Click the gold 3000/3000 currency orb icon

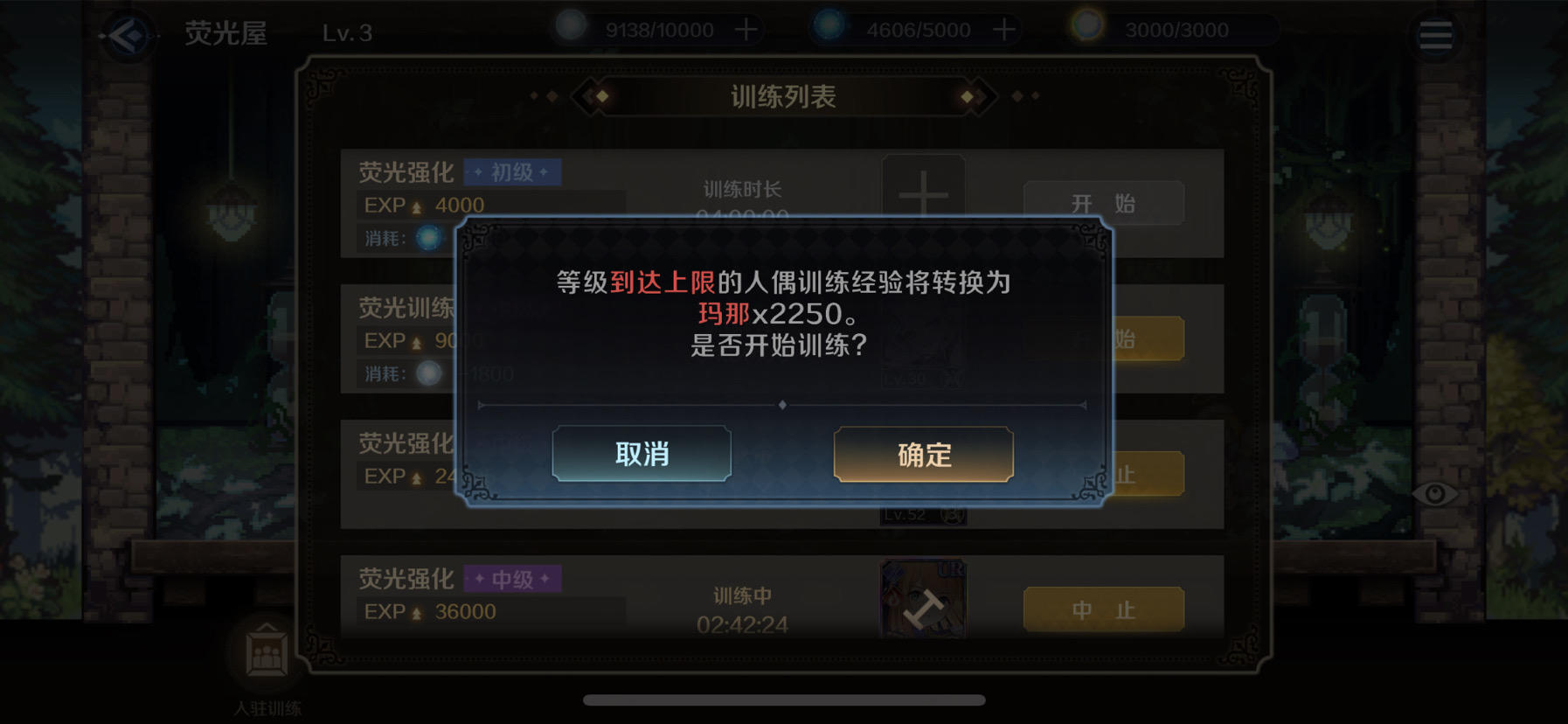pos(1086,28)
